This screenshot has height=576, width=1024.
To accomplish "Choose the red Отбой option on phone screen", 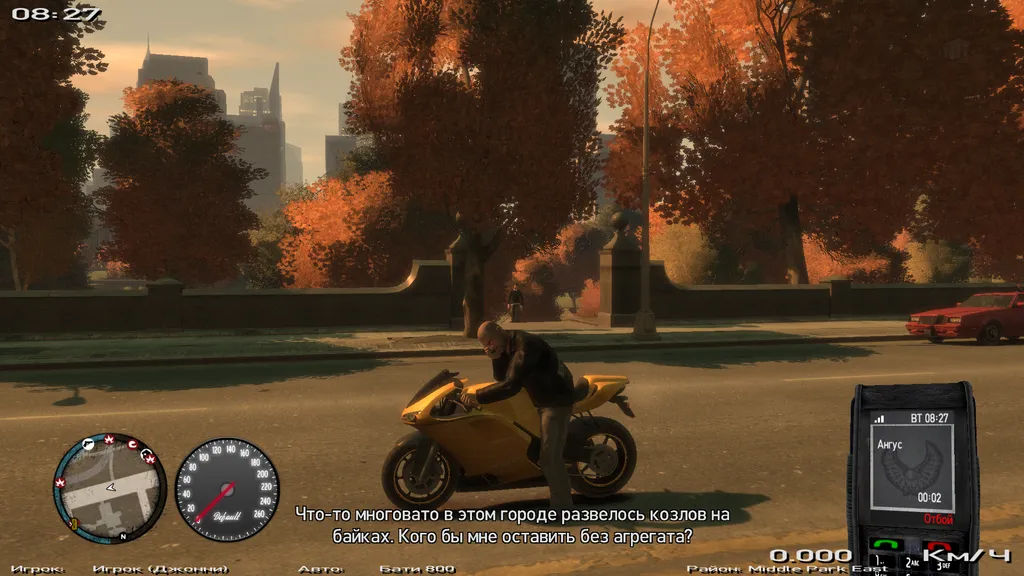I will (938, 519).
